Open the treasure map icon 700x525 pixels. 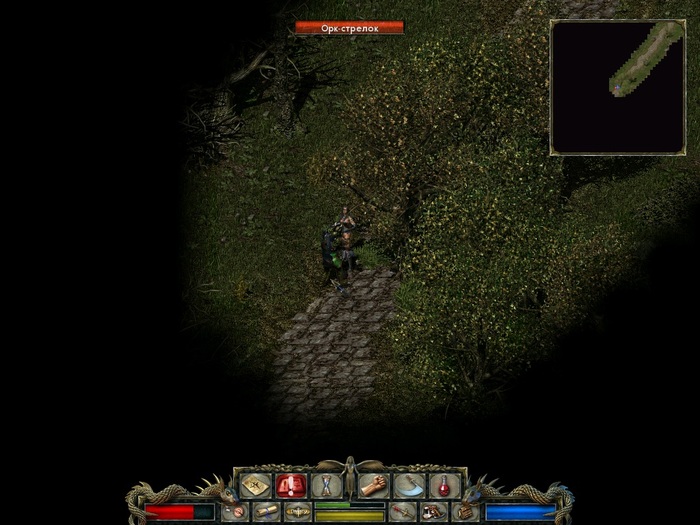pyautogui.click(x=253, y=486)
